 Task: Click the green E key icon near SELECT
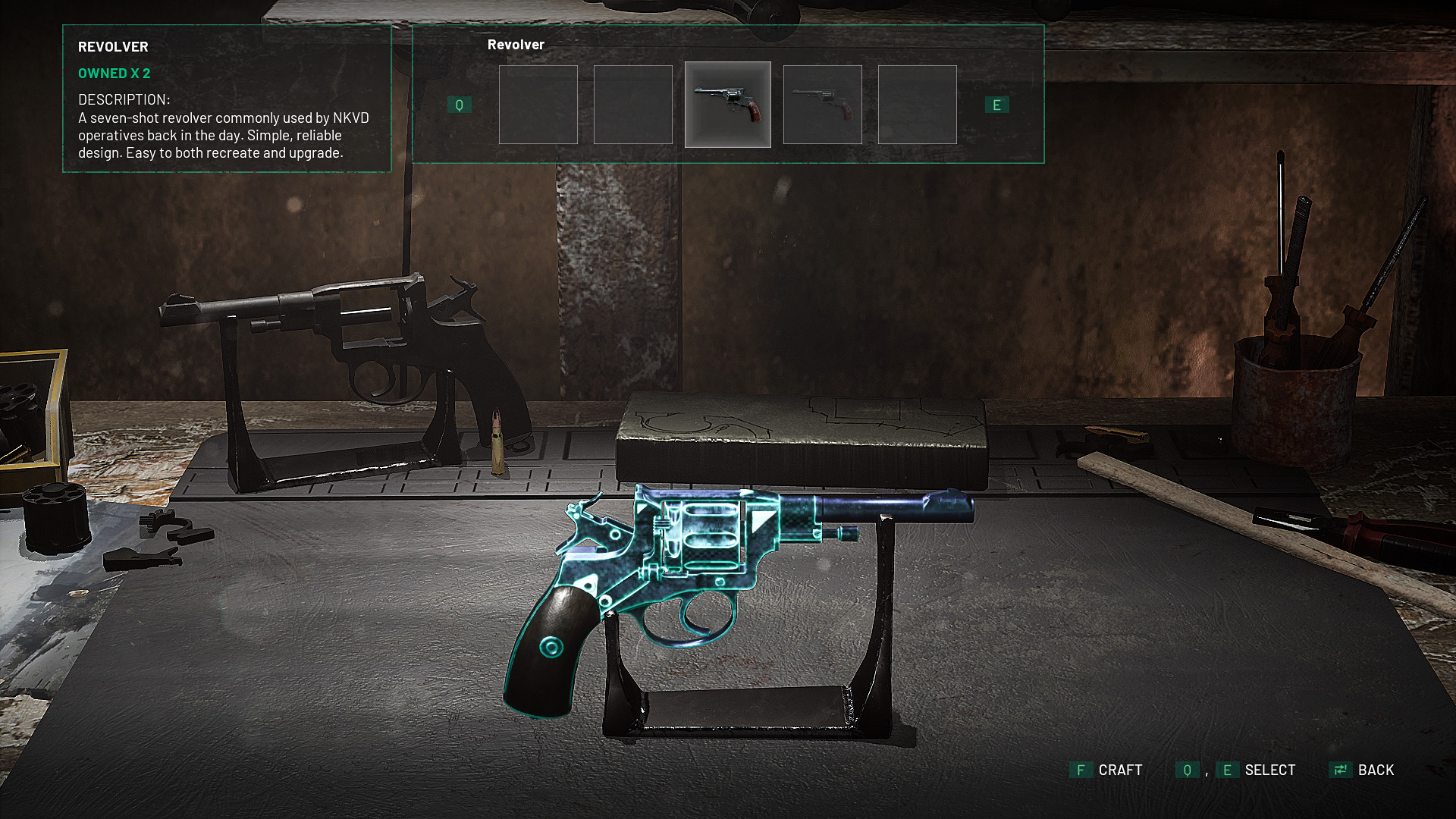tap(1228, 770)
